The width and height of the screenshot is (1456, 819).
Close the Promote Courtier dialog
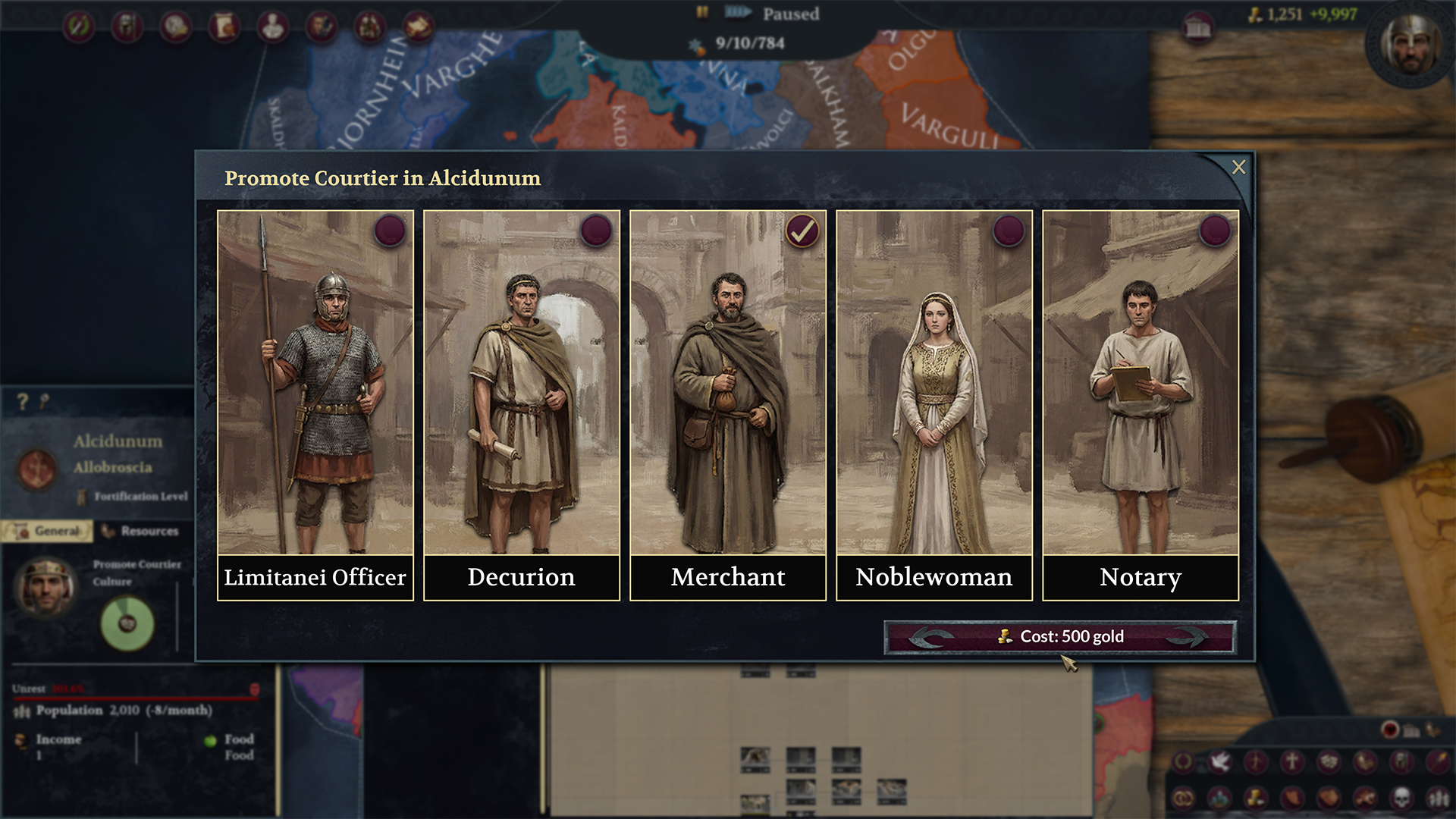coord(1238,167)
